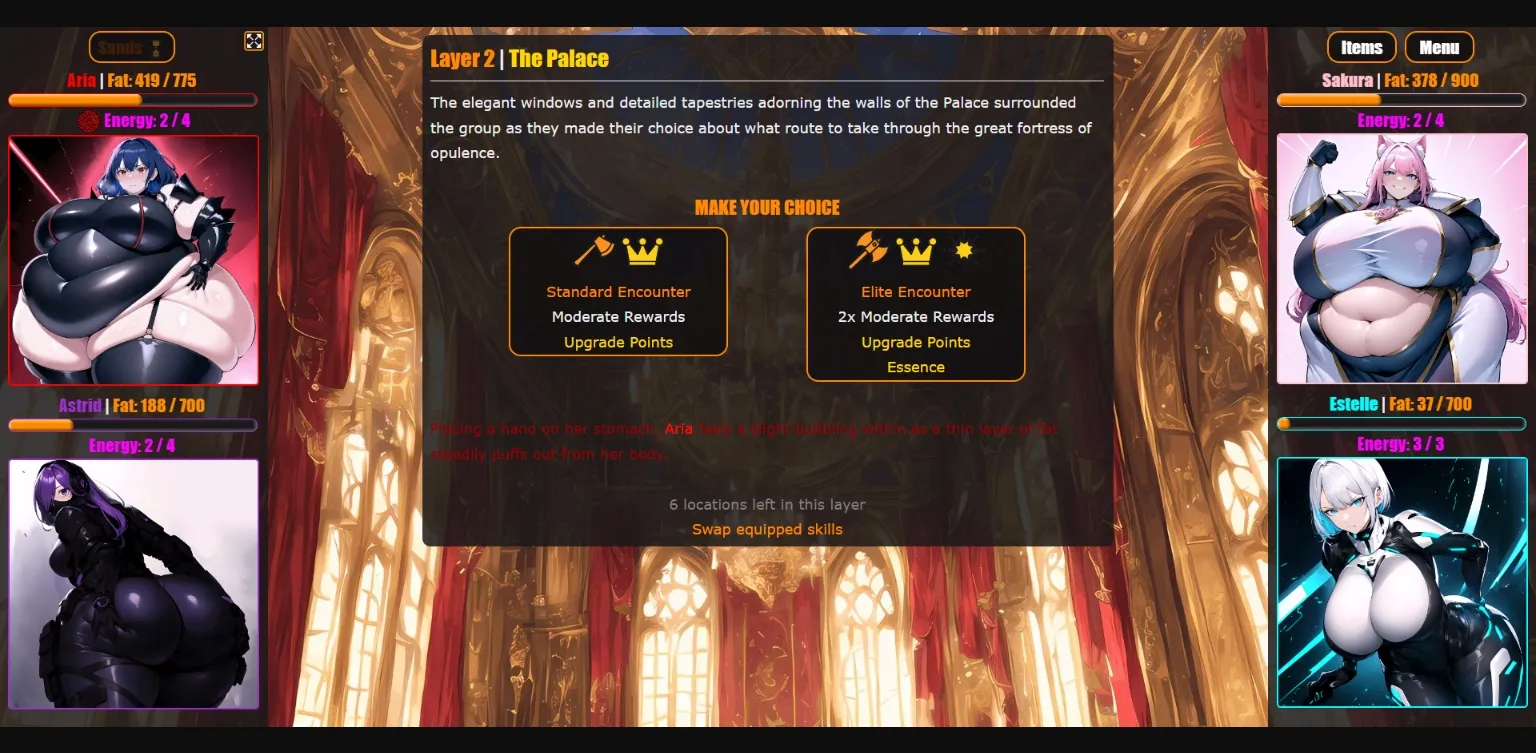
Task: Select Sakura's character portrait
Action: pos(1400,259)
